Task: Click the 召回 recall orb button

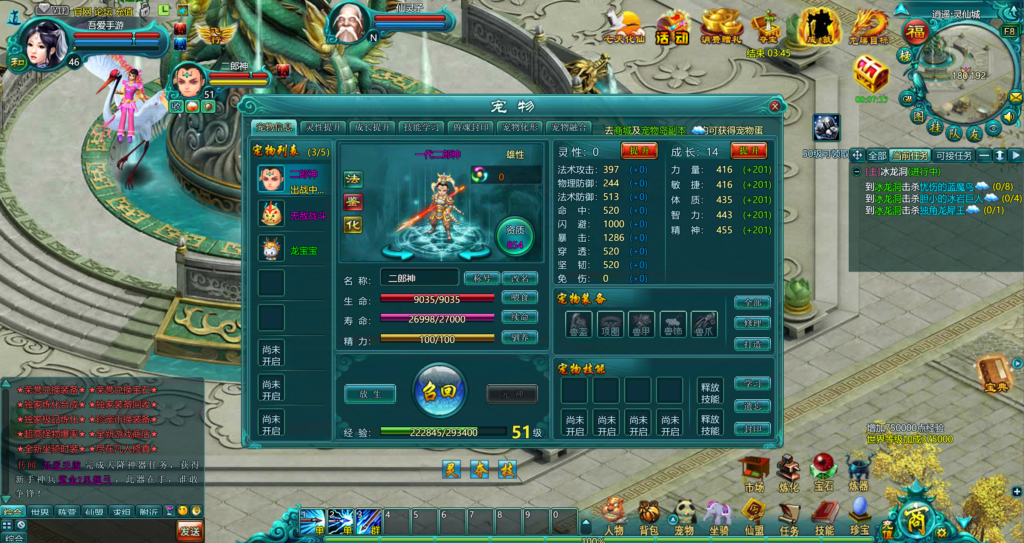Action: (440, 390)
